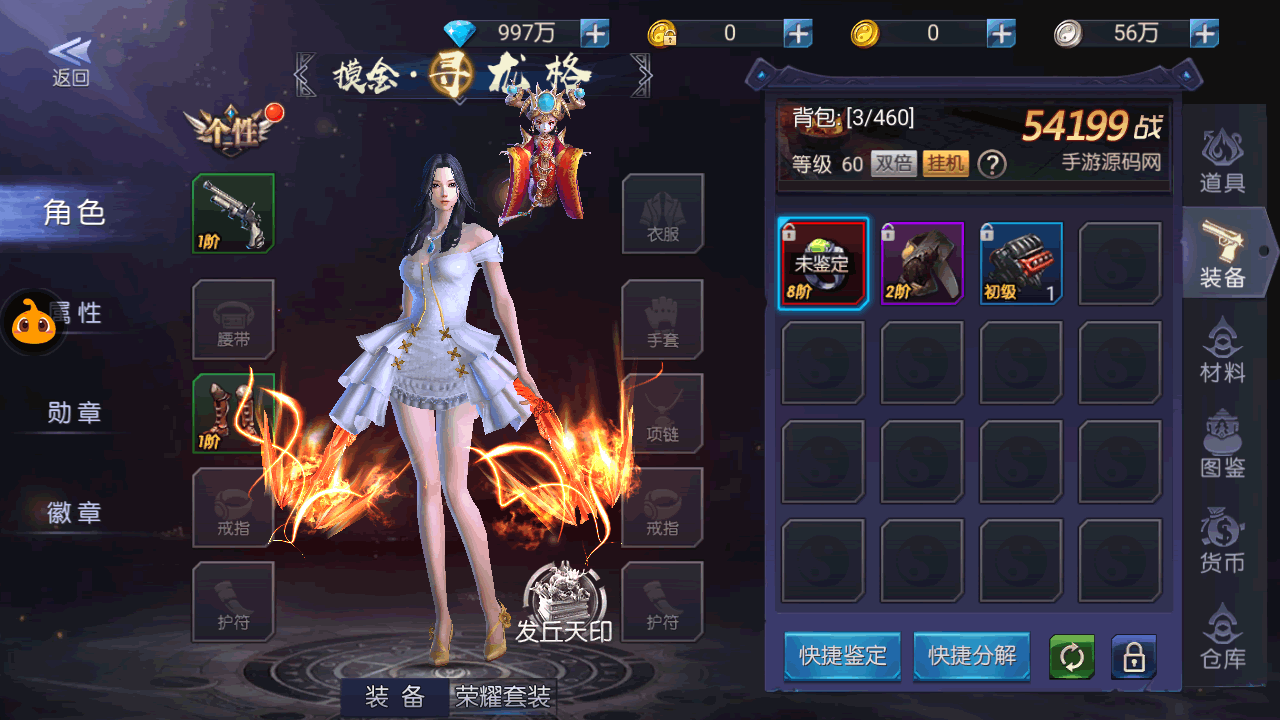The image size is (1280, 720).
Task: Open the 徽章 badge tab
Action: point(75,513)
